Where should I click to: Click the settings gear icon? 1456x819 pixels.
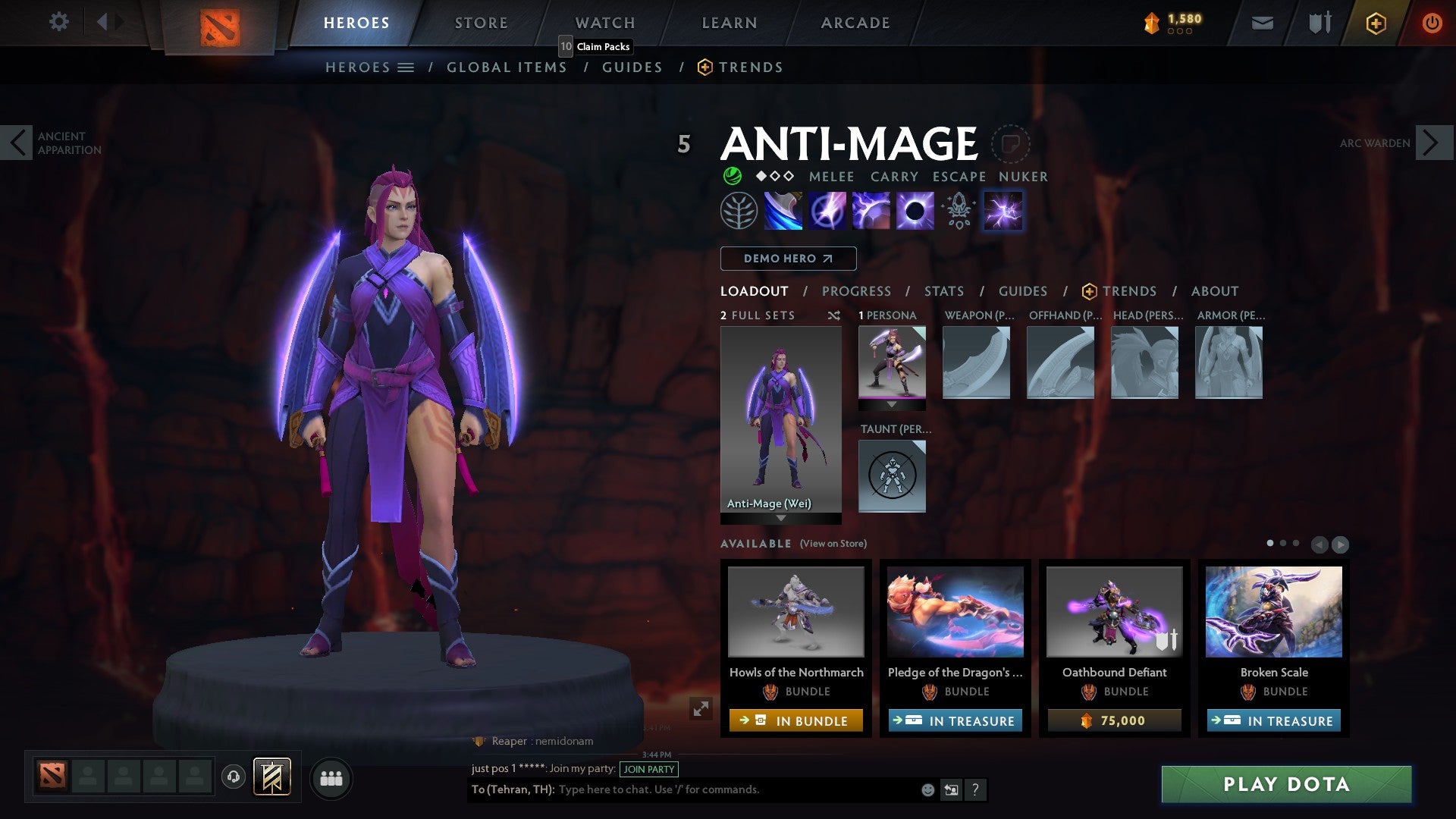coord(58,22)
